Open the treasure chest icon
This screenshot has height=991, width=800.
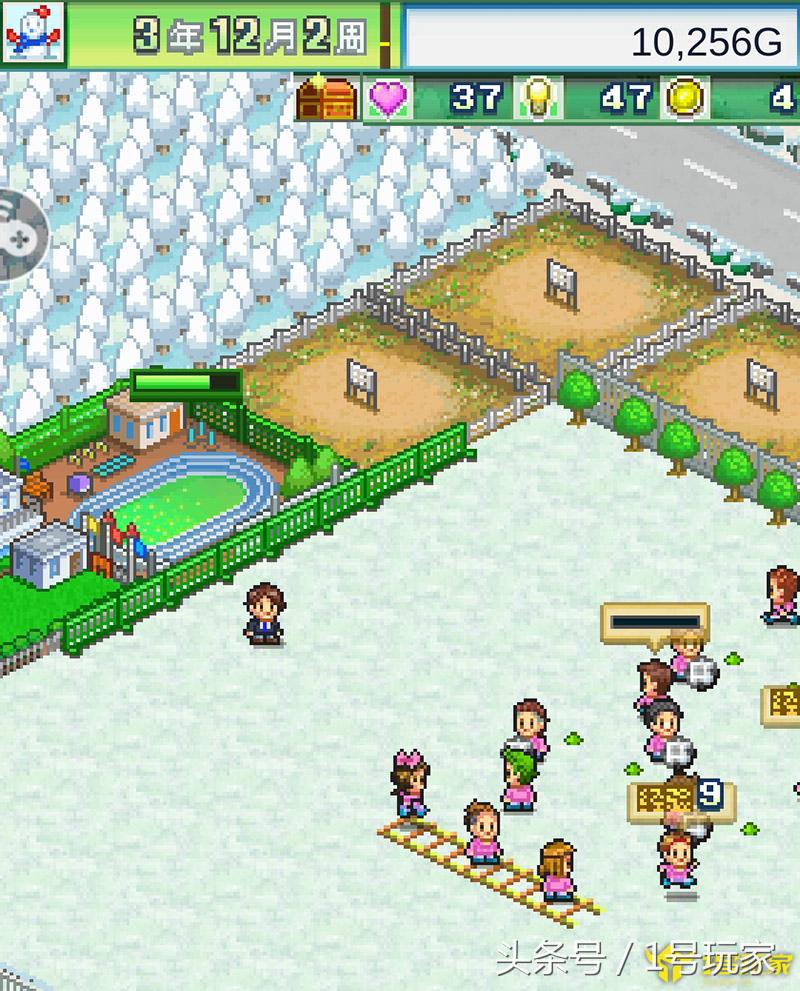[x=327, y=99]
